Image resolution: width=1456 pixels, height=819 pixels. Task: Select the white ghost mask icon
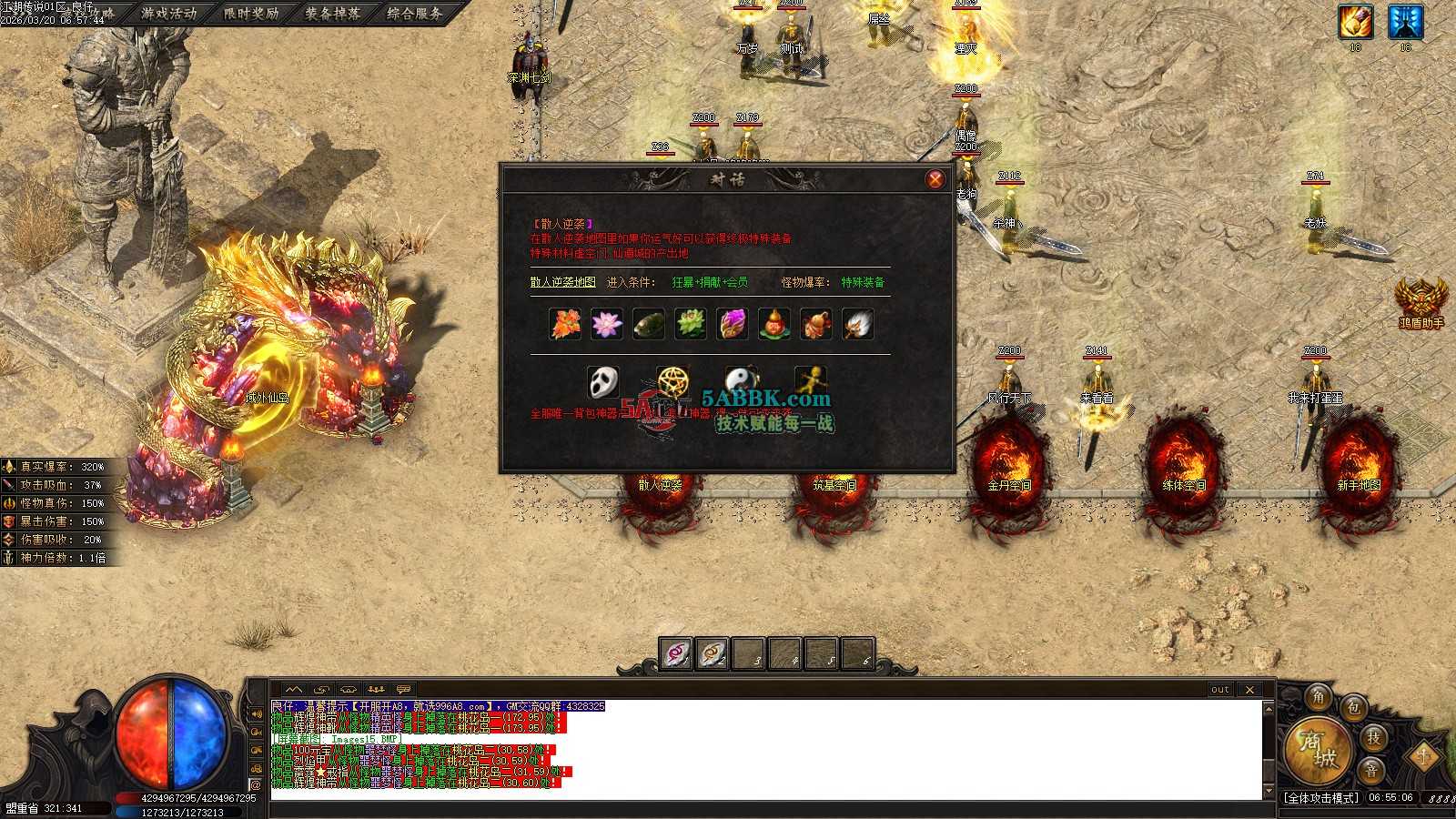click(x=602, y=382)
